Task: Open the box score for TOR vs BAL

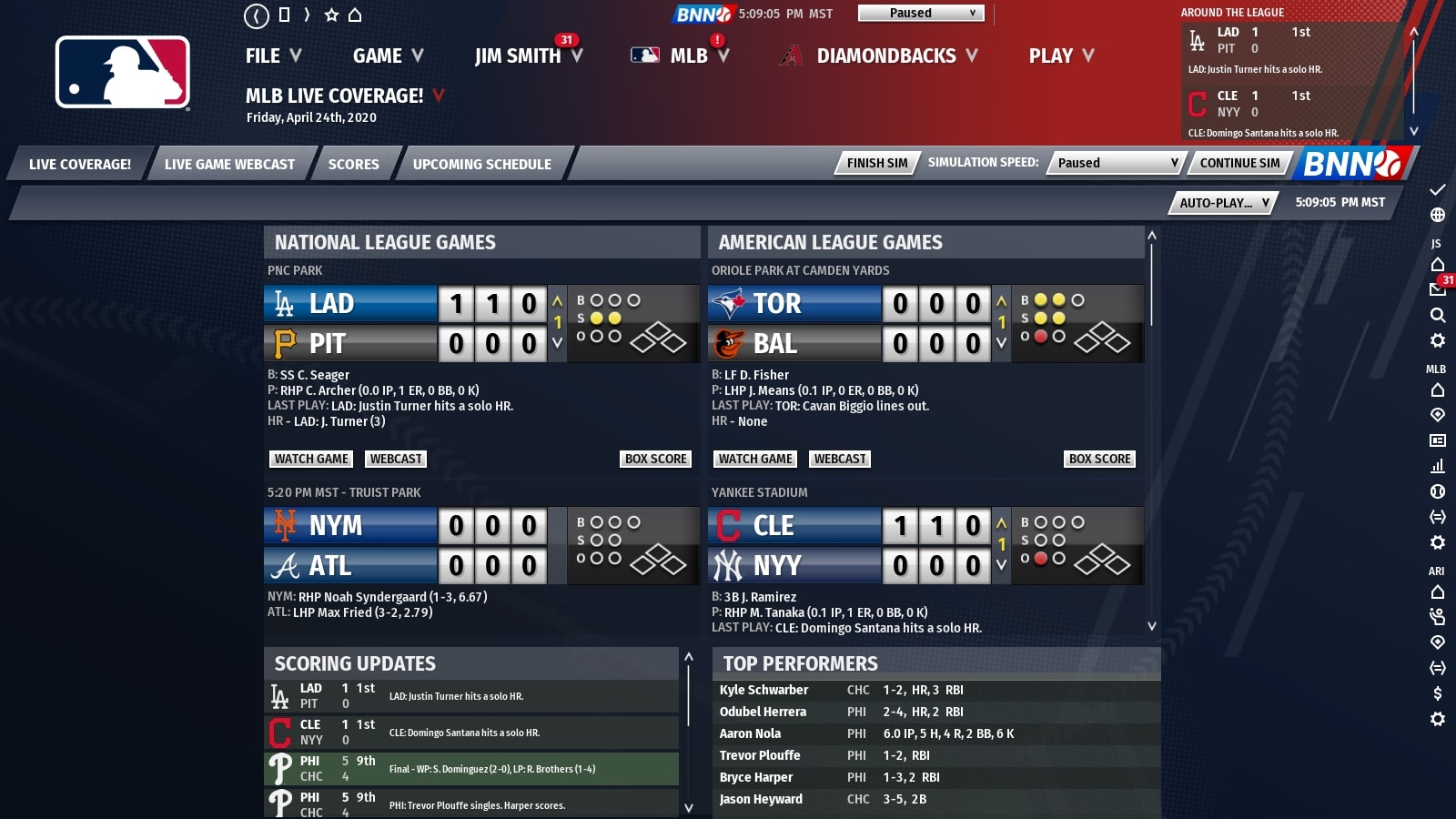Action: click(1099, 459)
